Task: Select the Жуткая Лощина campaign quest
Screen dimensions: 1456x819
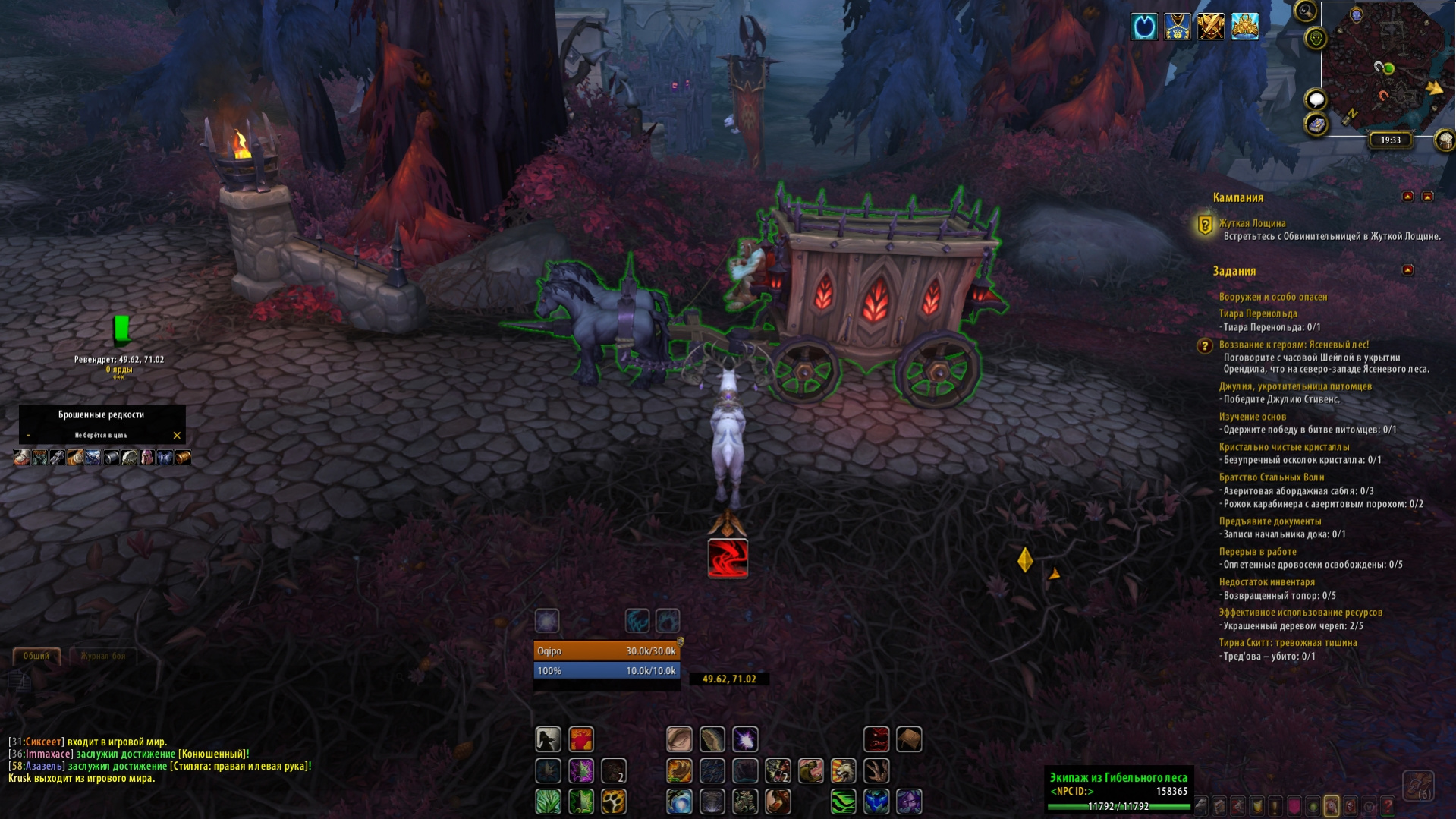Action: tap(1252, 223)
